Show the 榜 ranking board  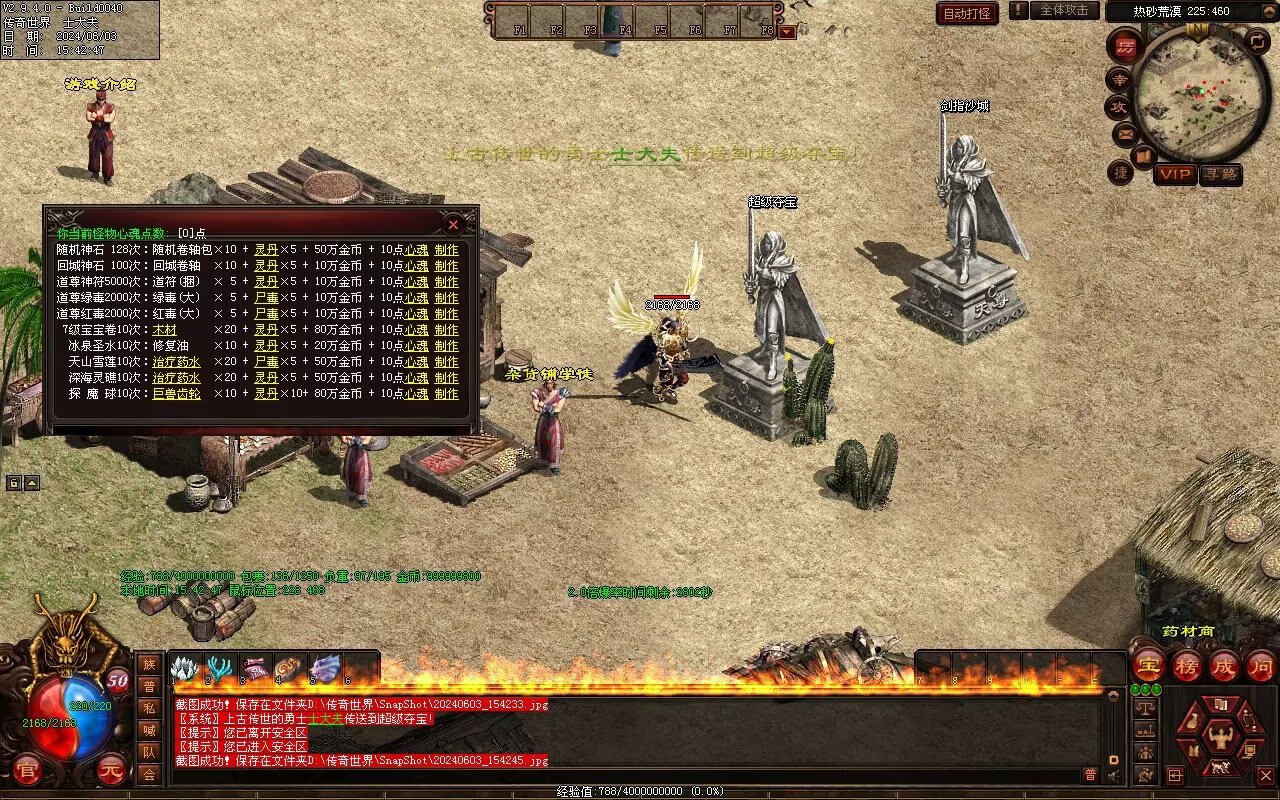point(1186,665)
